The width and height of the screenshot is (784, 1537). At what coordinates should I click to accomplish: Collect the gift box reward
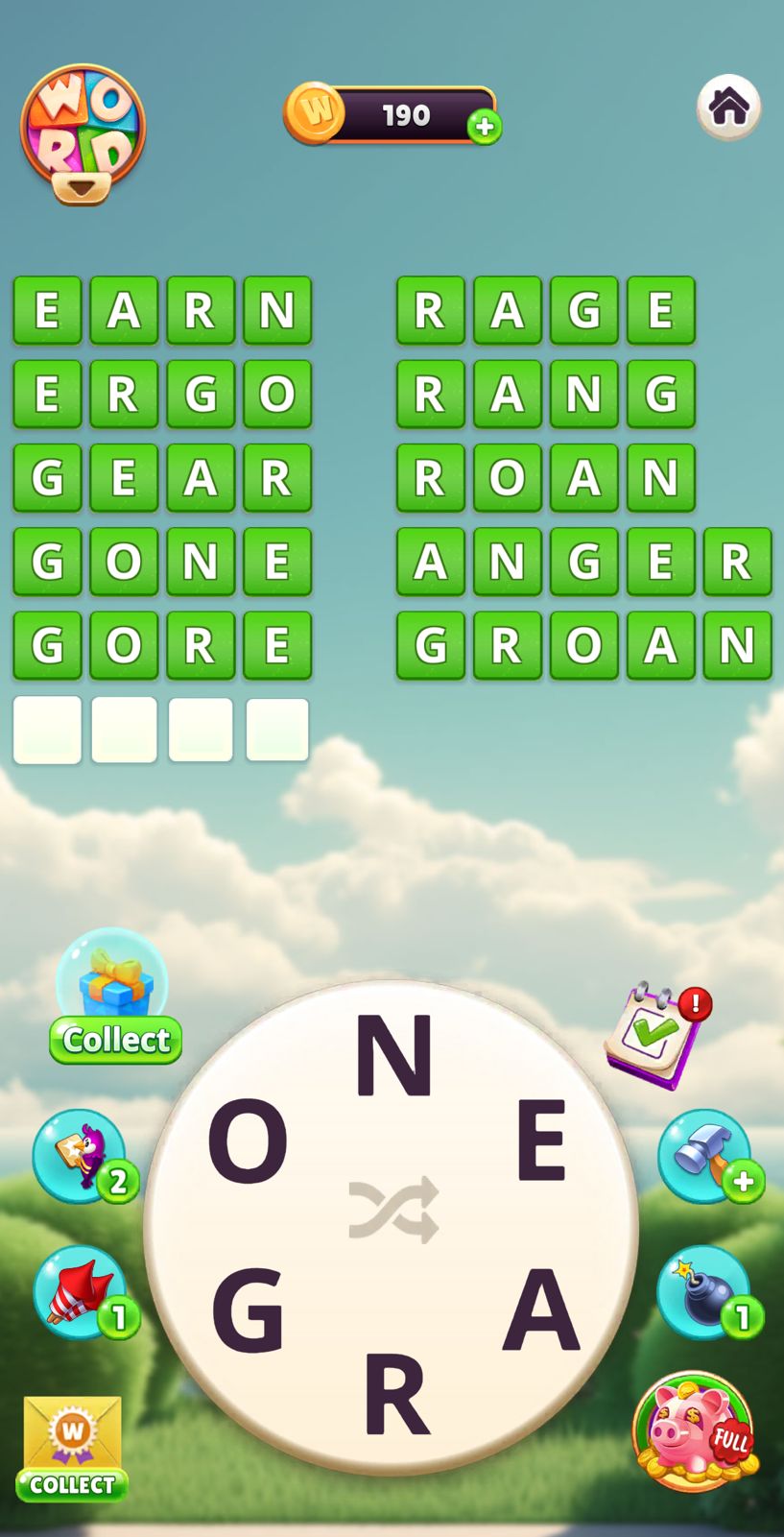coord(114,999)
